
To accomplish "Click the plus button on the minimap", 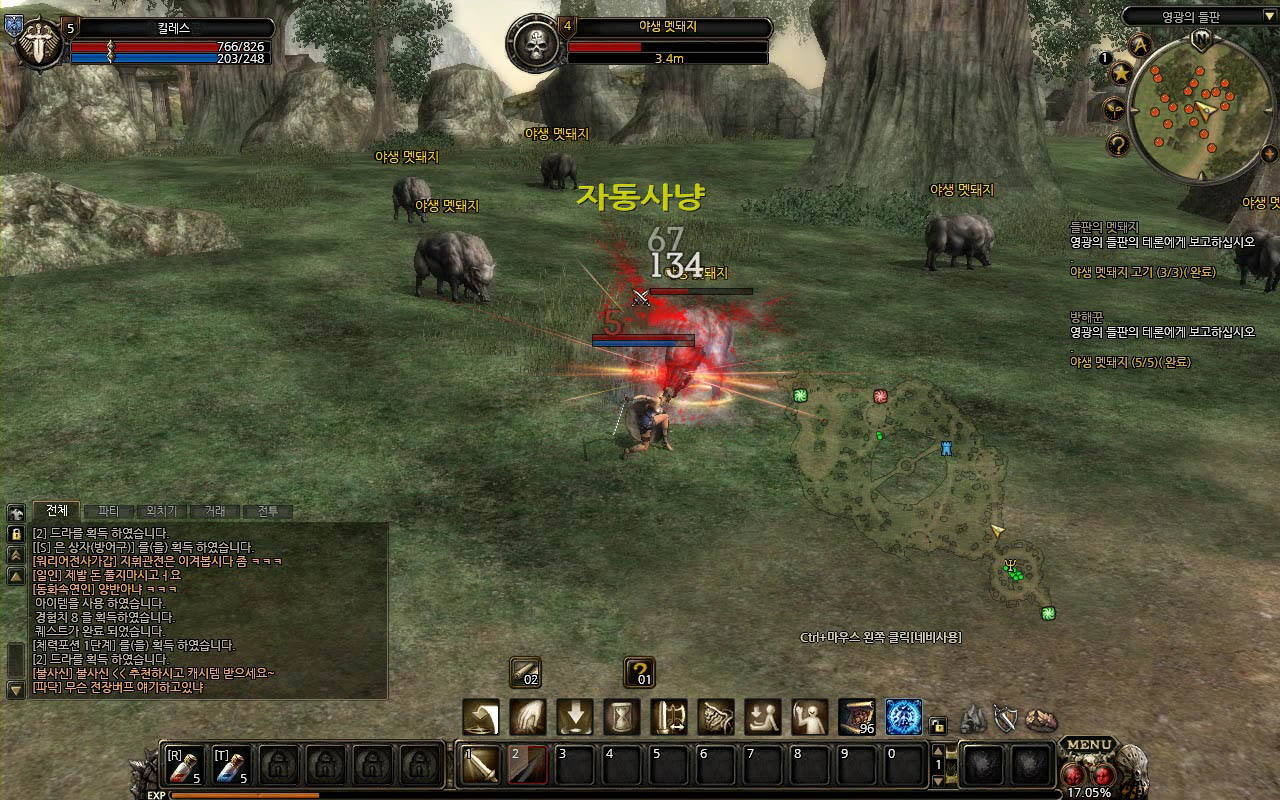I will pos(1269,153).
